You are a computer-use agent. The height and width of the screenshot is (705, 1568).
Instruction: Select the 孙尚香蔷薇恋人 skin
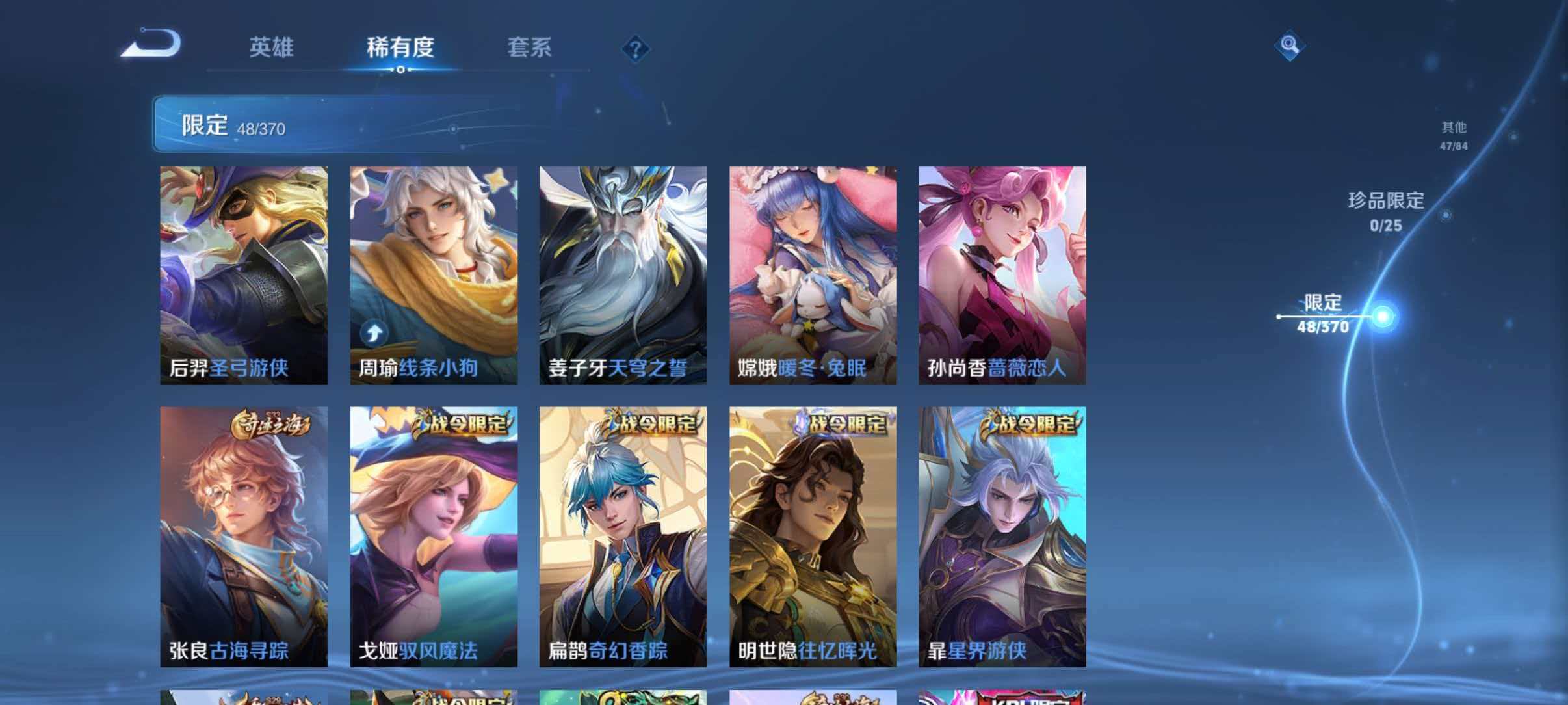(1004, 273)
